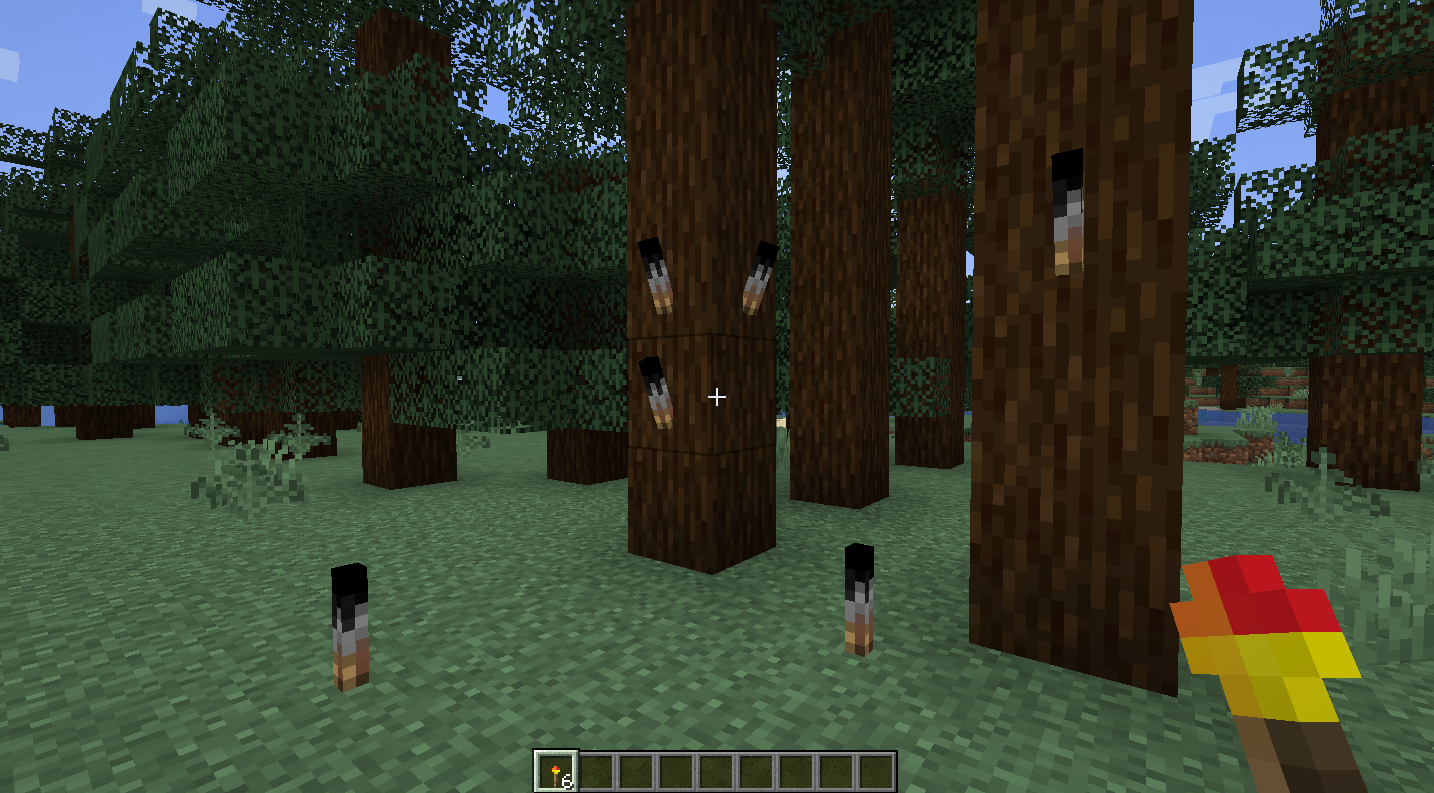Screen dimensions: 1434x793
Task: Click the standing torch on the grass at left
Action: [348, 625]
